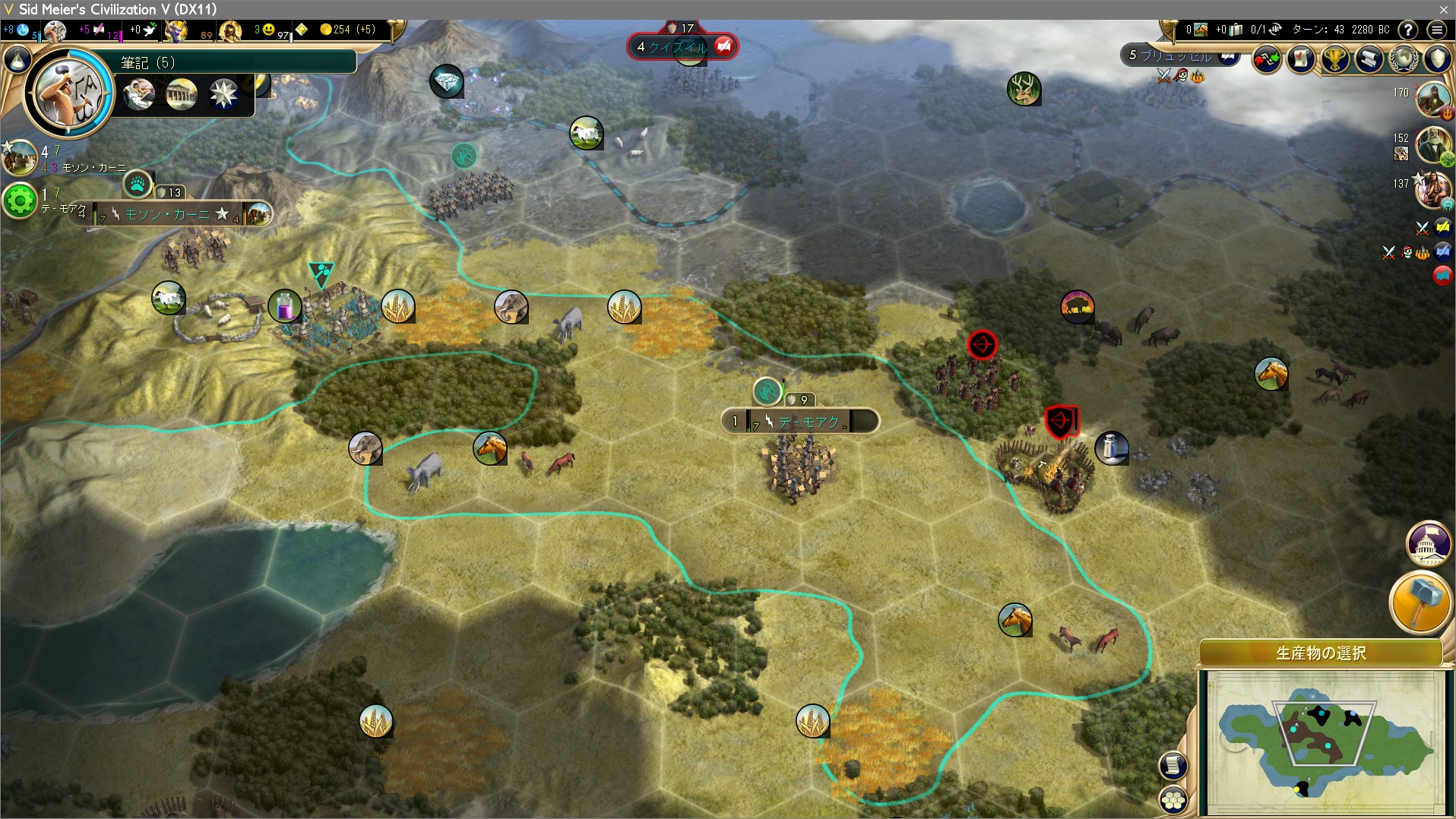Open the クイズイル city-state banner

click(681, 47)
